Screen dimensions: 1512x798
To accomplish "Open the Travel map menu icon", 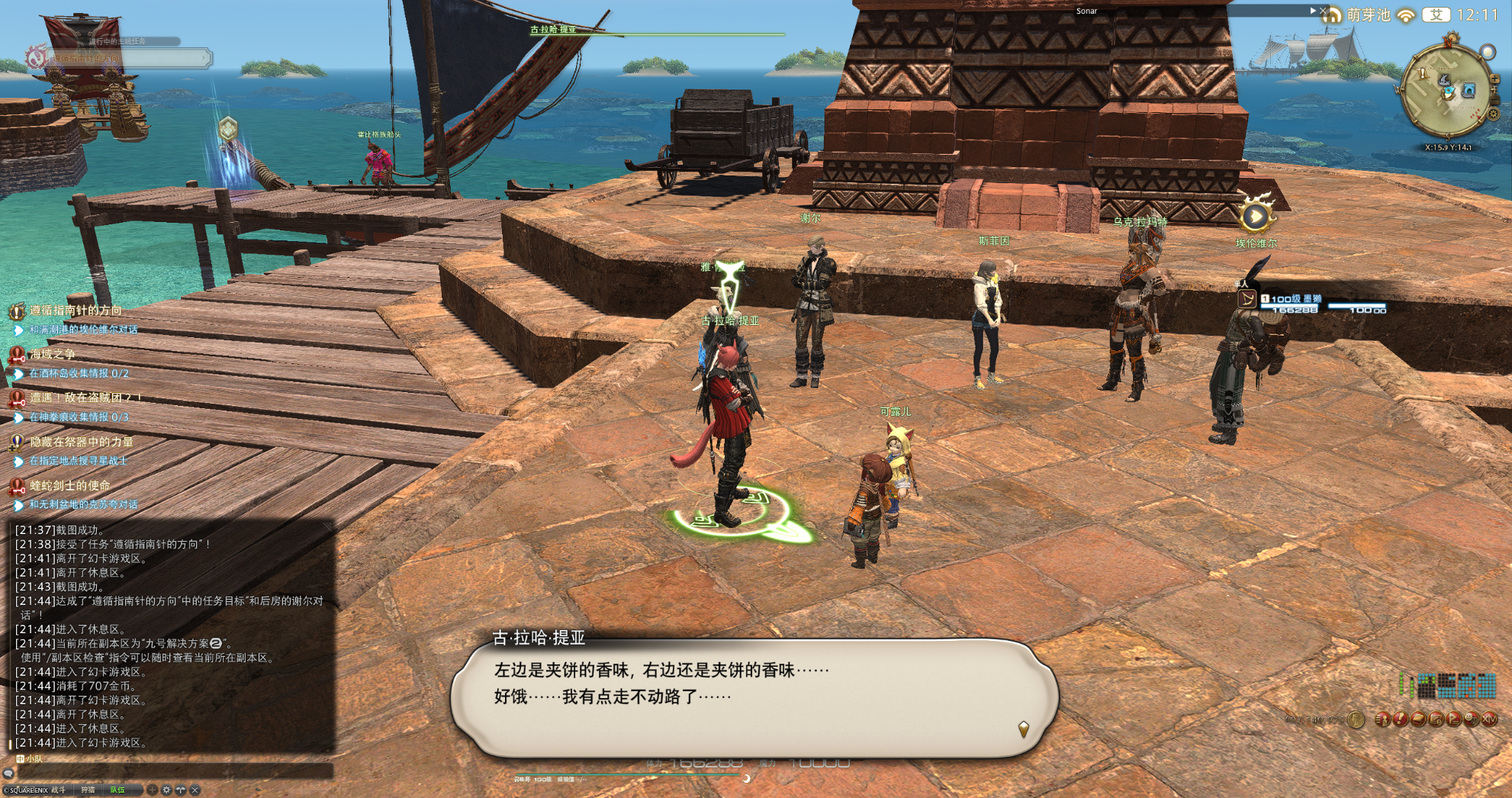I will [x=1436, y=719].
